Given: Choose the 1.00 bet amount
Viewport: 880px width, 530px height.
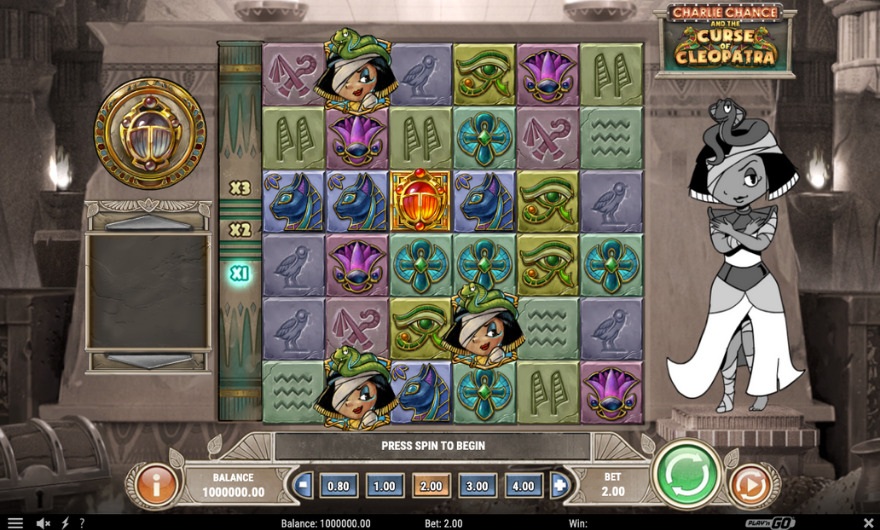Looking at the screenshot, I should [x=385, y=486].
